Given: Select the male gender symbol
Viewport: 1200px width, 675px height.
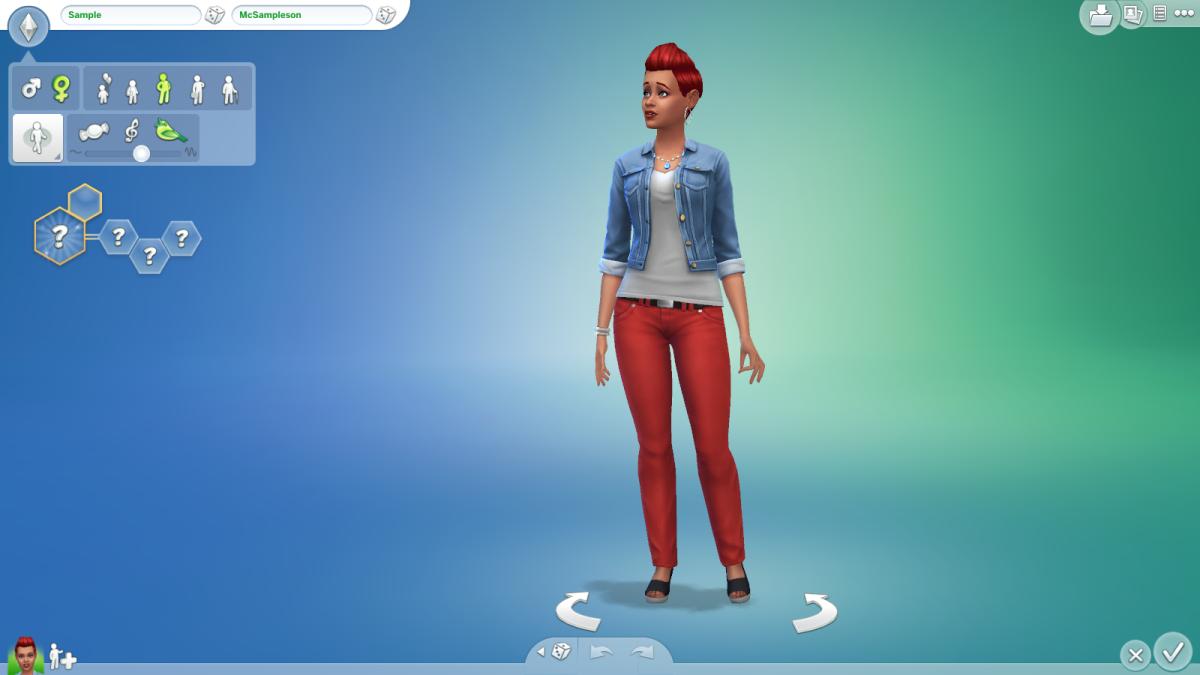Looking at the screenshot, I should tap(31, 89).
